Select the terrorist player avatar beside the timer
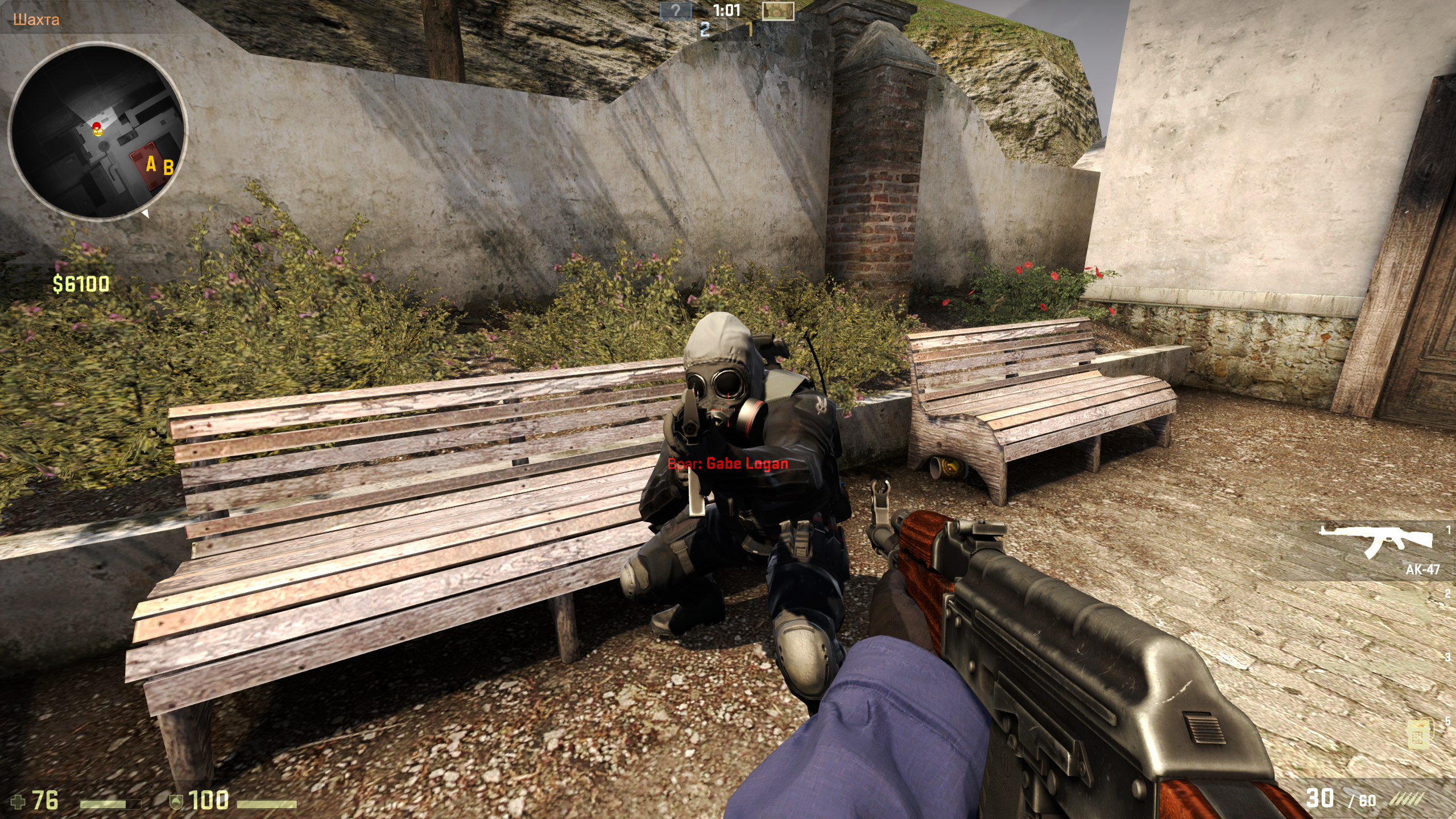This screenshot has width=1456, height=819. point(777,11)
